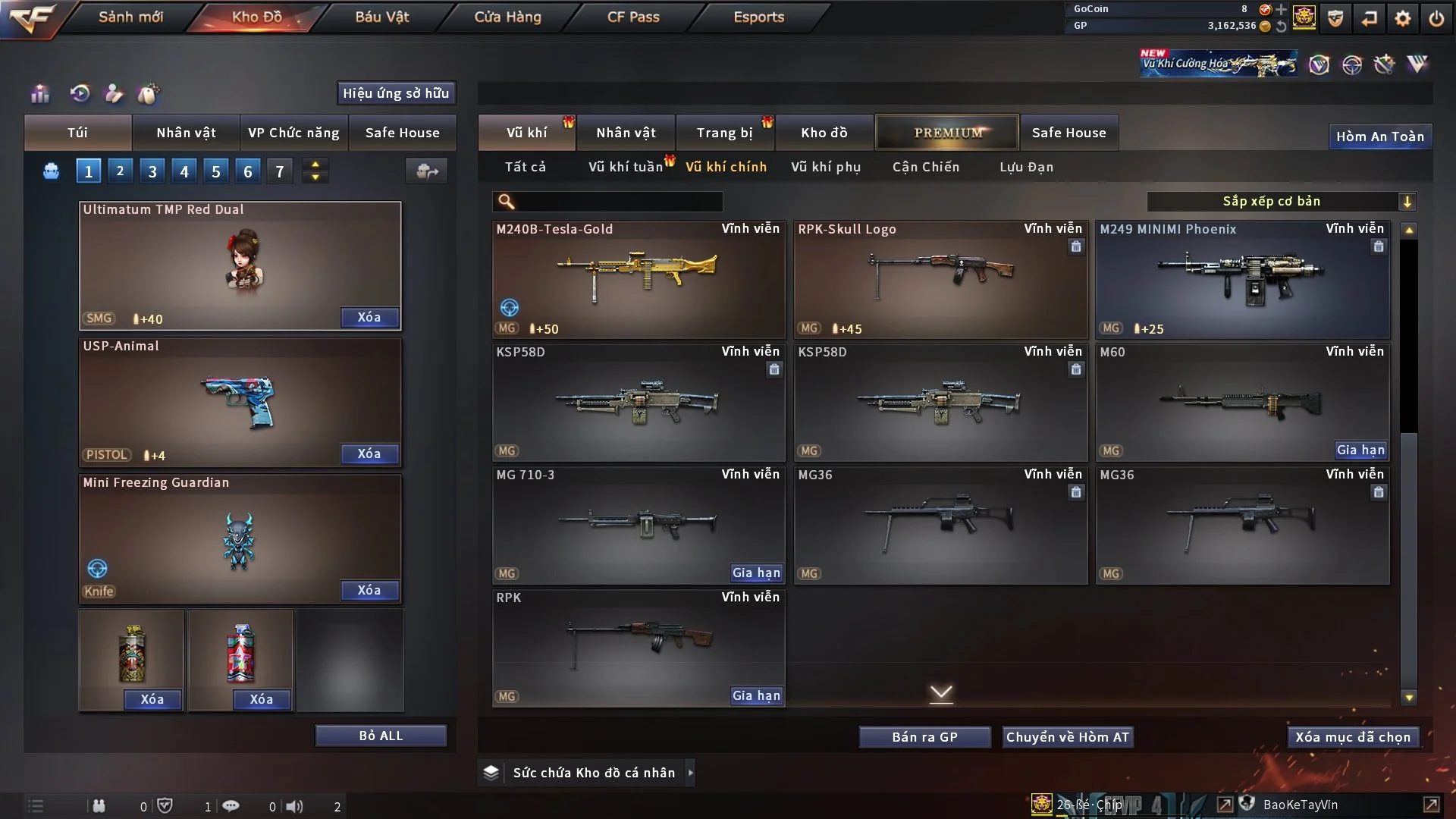Open the Cửa Hàng shop menu

tap(507, 17)
